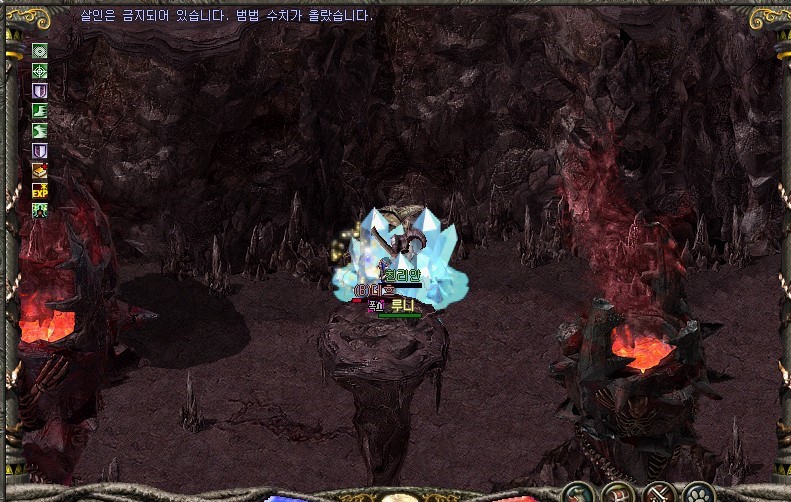The image size is (791, 502).
Task: Select the green concentric circles buff icon
Action: coord(40,51)
